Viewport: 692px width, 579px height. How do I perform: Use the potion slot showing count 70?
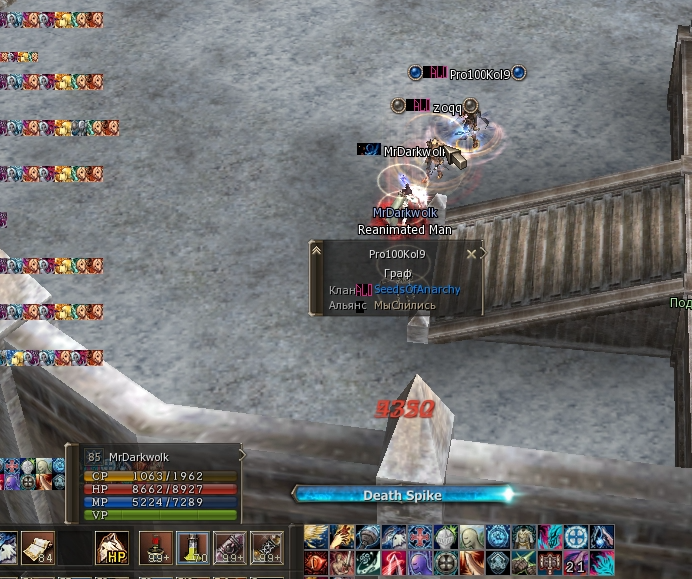(x=191, y=547)
